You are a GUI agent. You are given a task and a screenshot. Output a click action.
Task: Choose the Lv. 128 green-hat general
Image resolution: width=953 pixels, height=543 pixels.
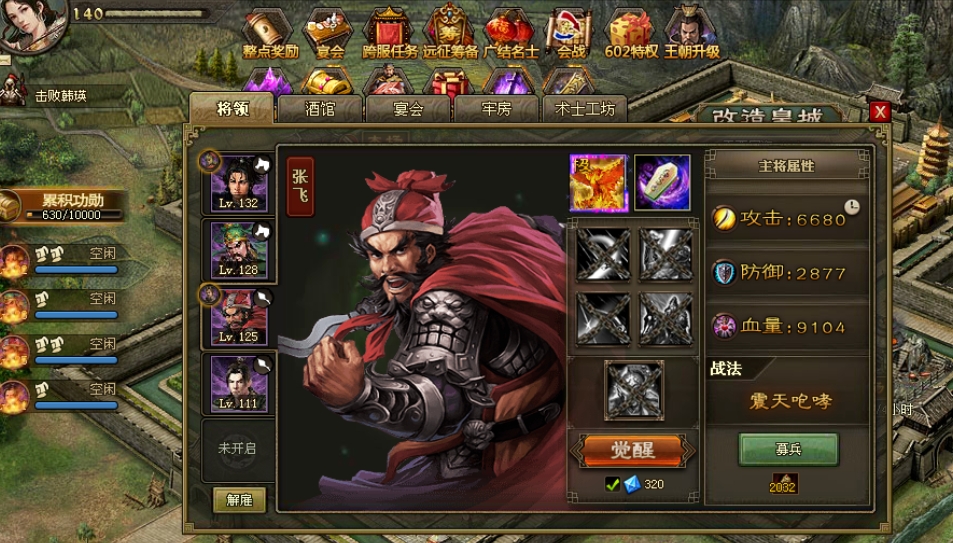(239, 249)
